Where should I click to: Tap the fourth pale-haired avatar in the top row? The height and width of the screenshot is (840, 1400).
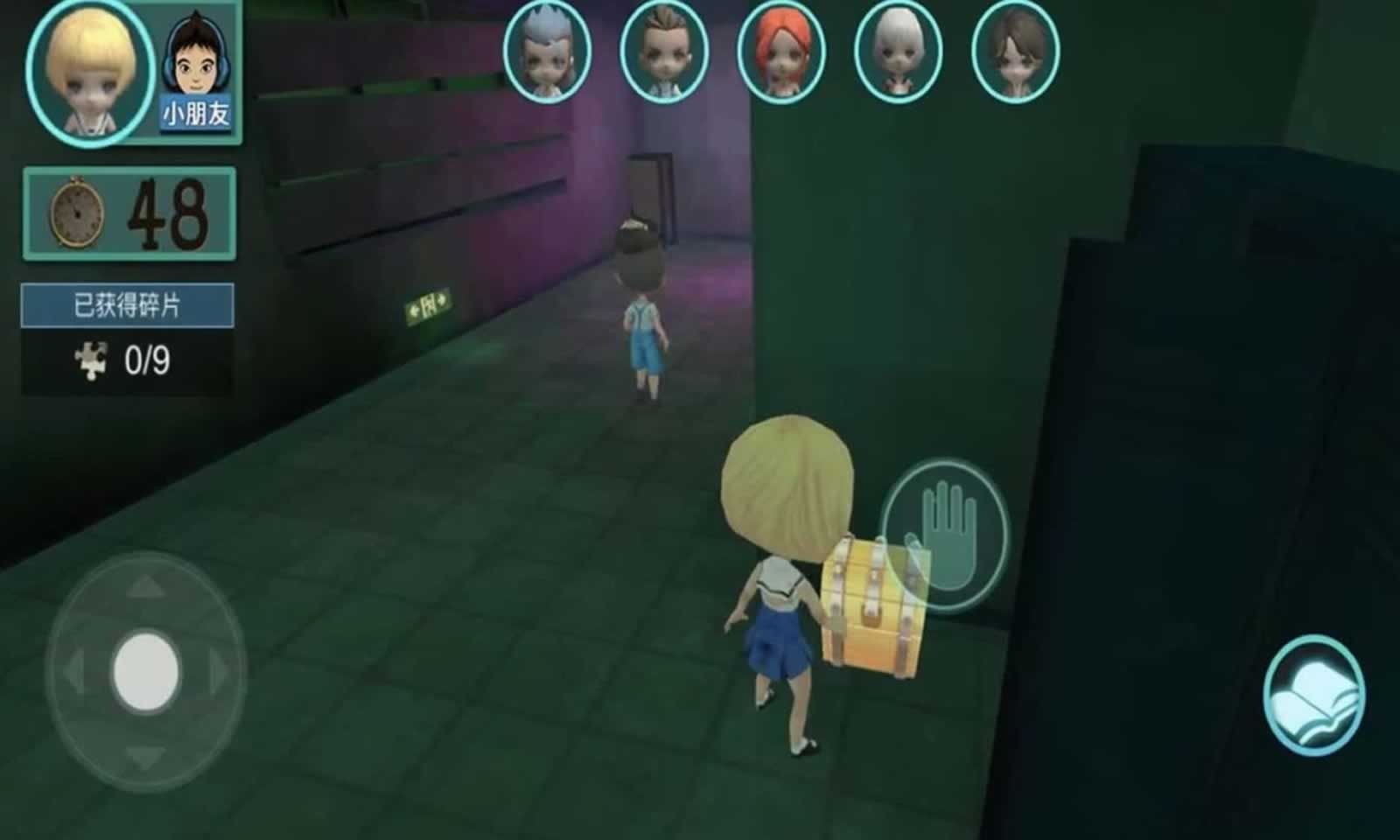pyautogui.click(x=897, y=52)
